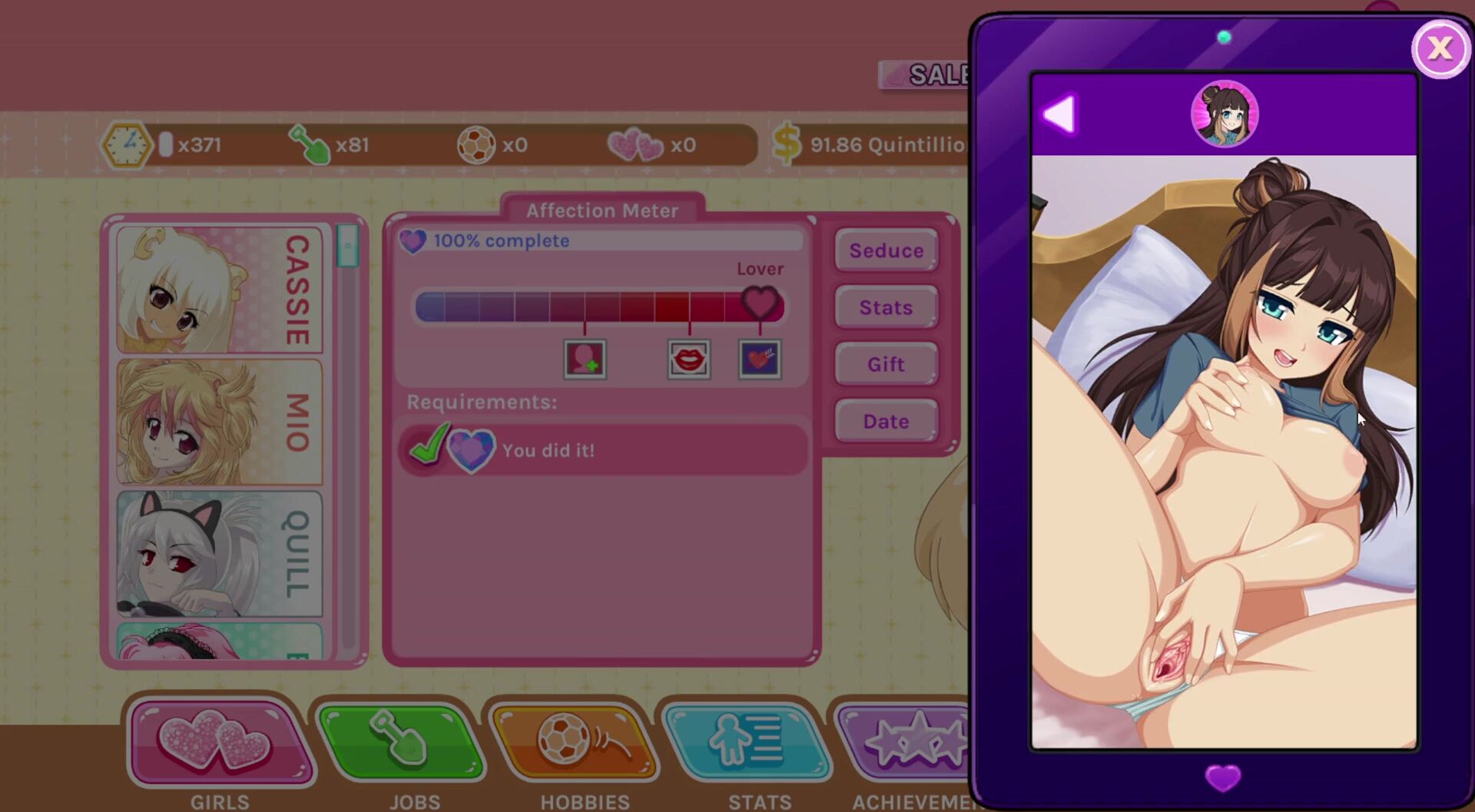
Task: Click the girl list scrollbar handle
Action: (x=347, y=246)
